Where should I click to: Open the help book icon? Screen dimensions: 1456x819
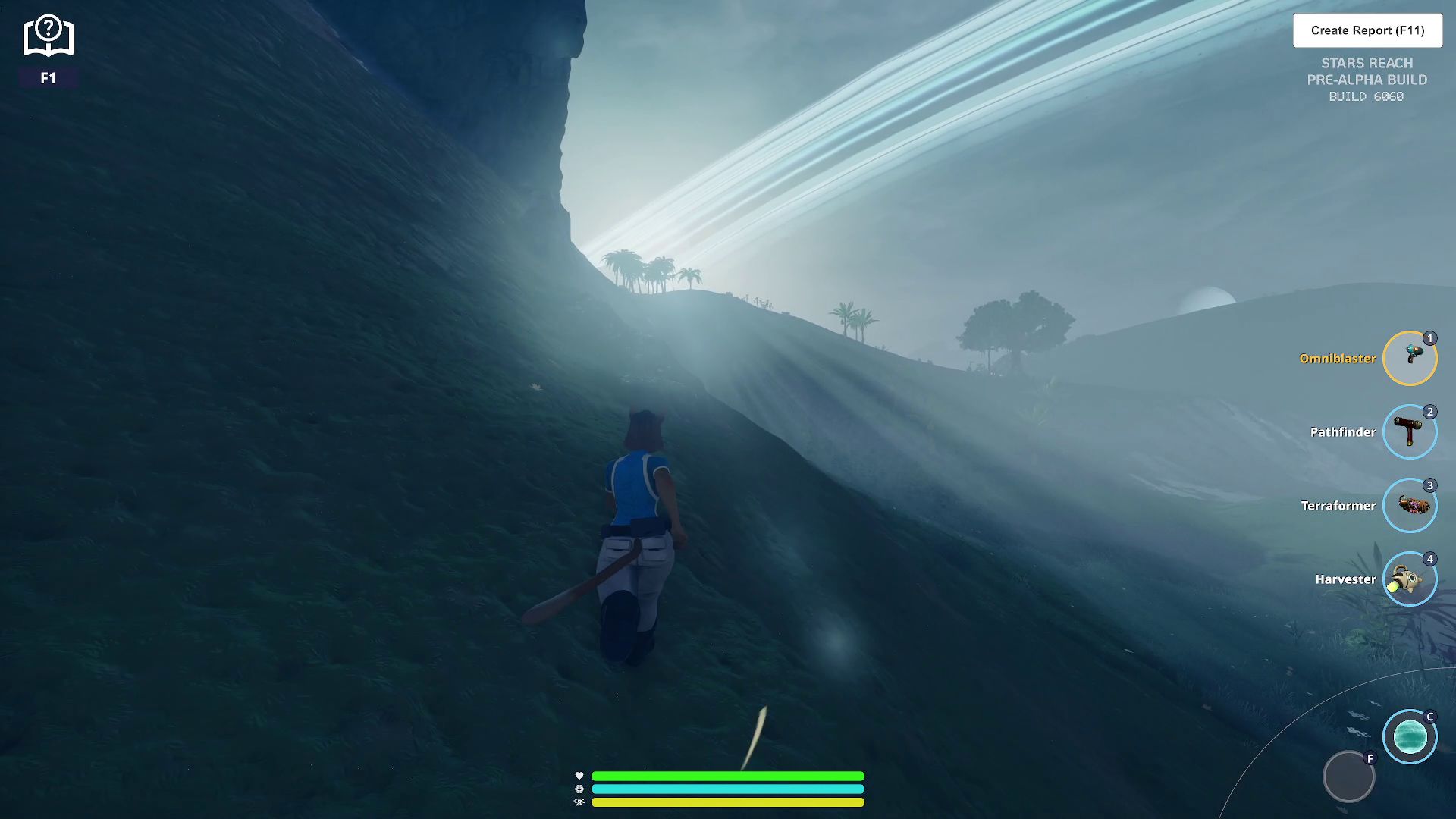pos(48,36)
